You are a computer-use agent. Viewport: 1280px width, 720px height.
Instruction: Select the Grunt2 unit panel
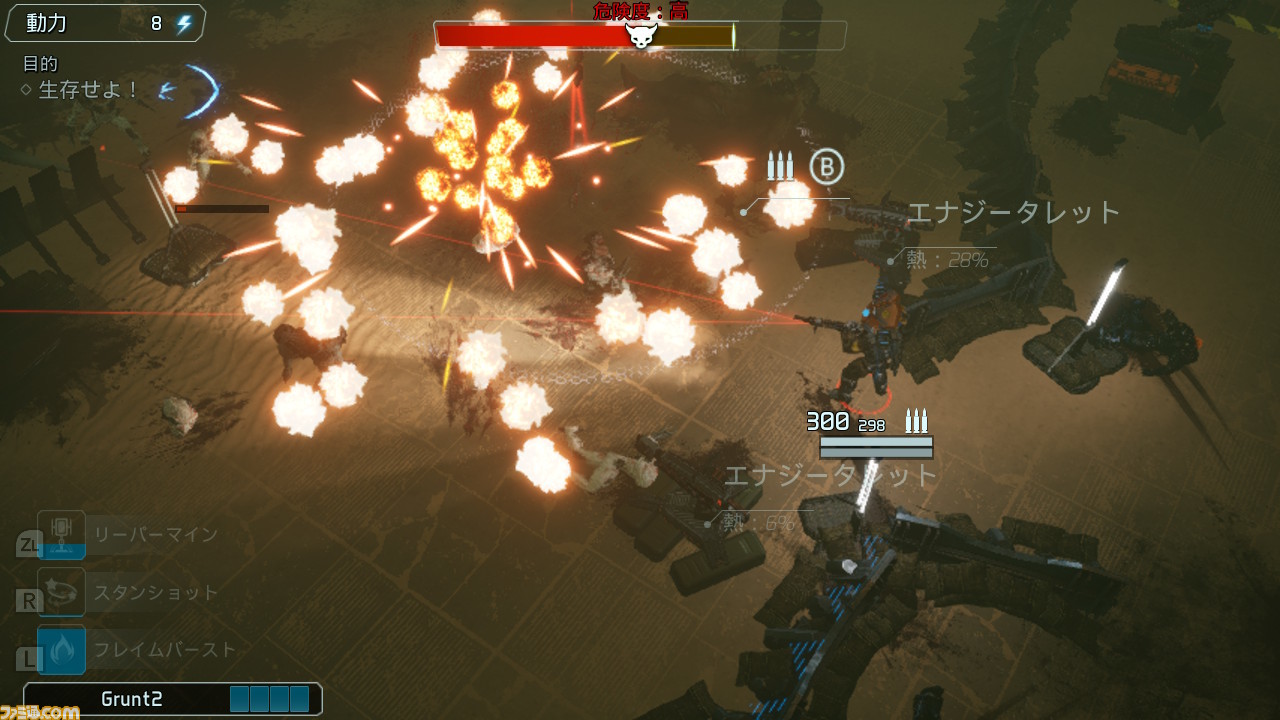172,699
